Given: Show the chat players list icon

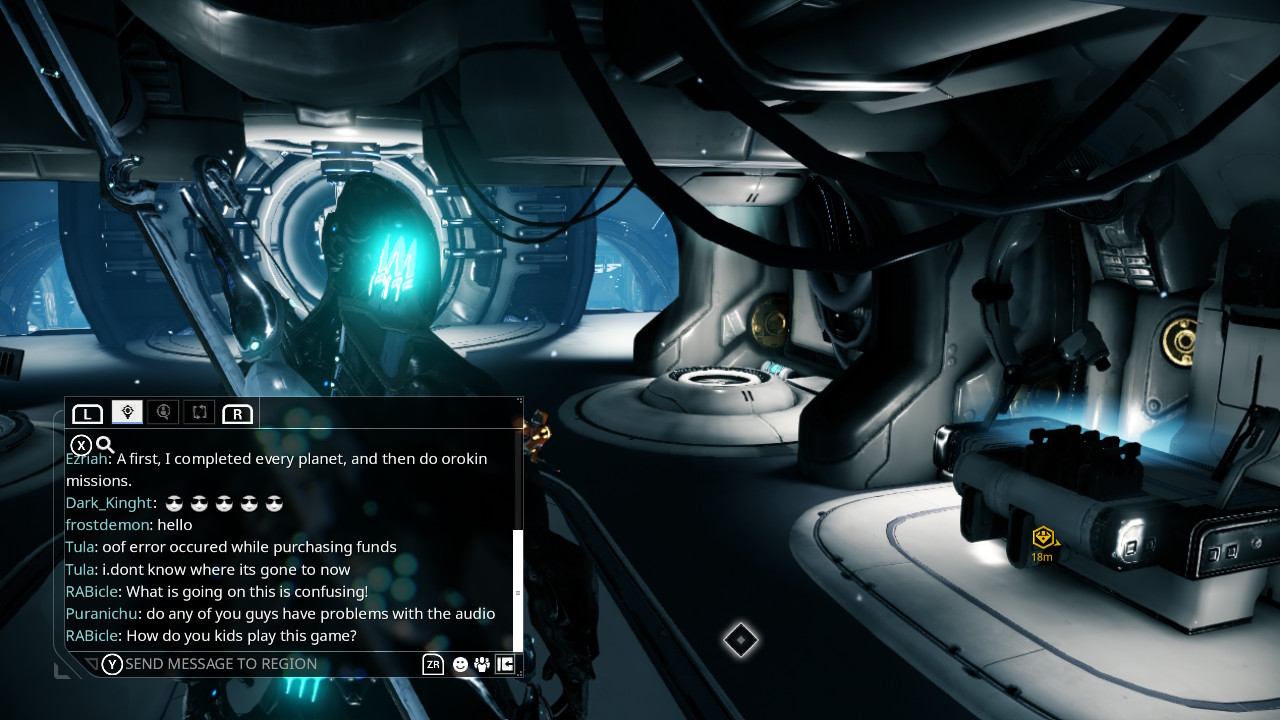Looking at the screenshot, I should pyautogui.click(x=482, y=664).
